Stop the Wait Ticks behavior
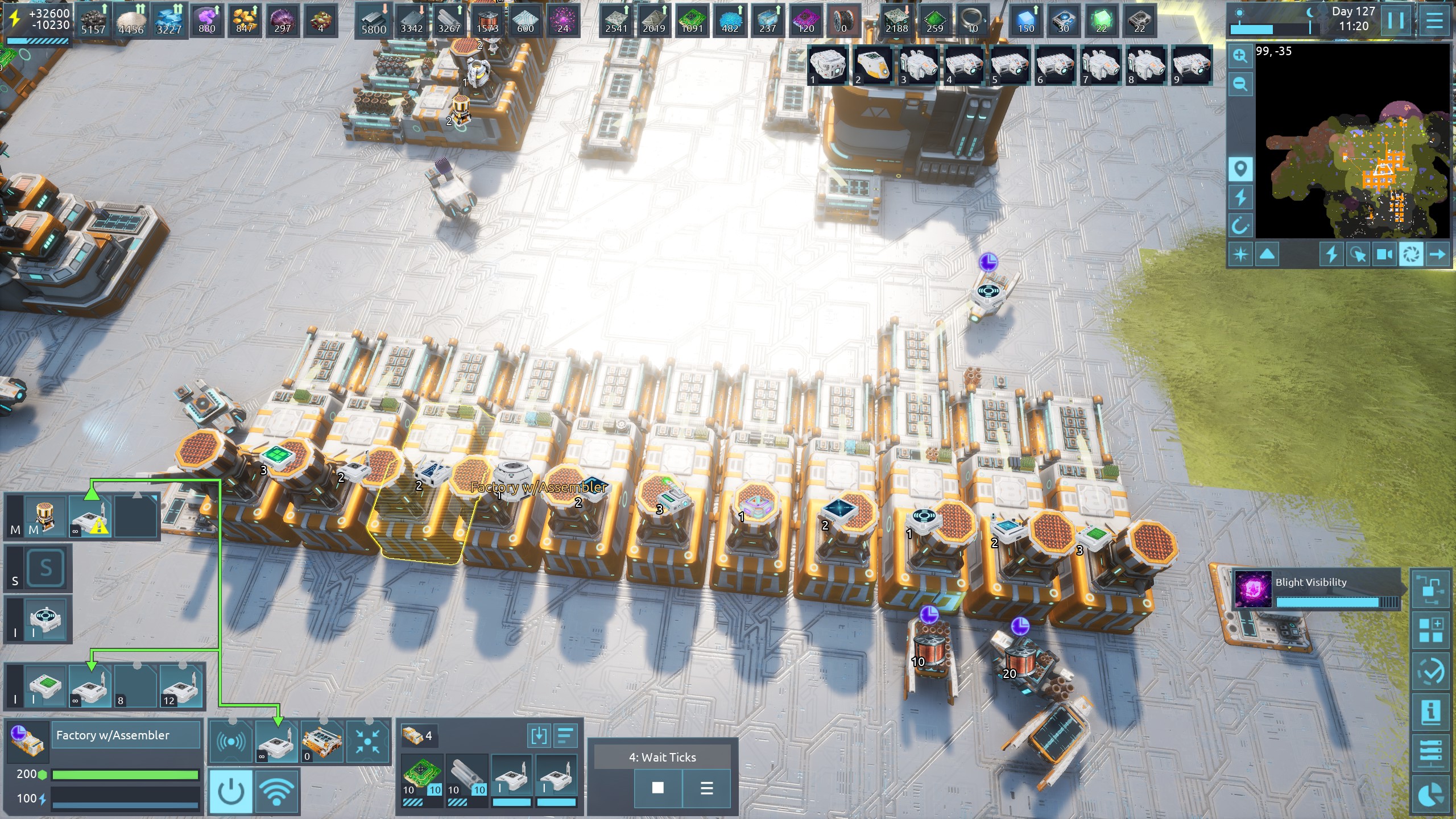Screen dimensions: 1456x819 point(657,788)
